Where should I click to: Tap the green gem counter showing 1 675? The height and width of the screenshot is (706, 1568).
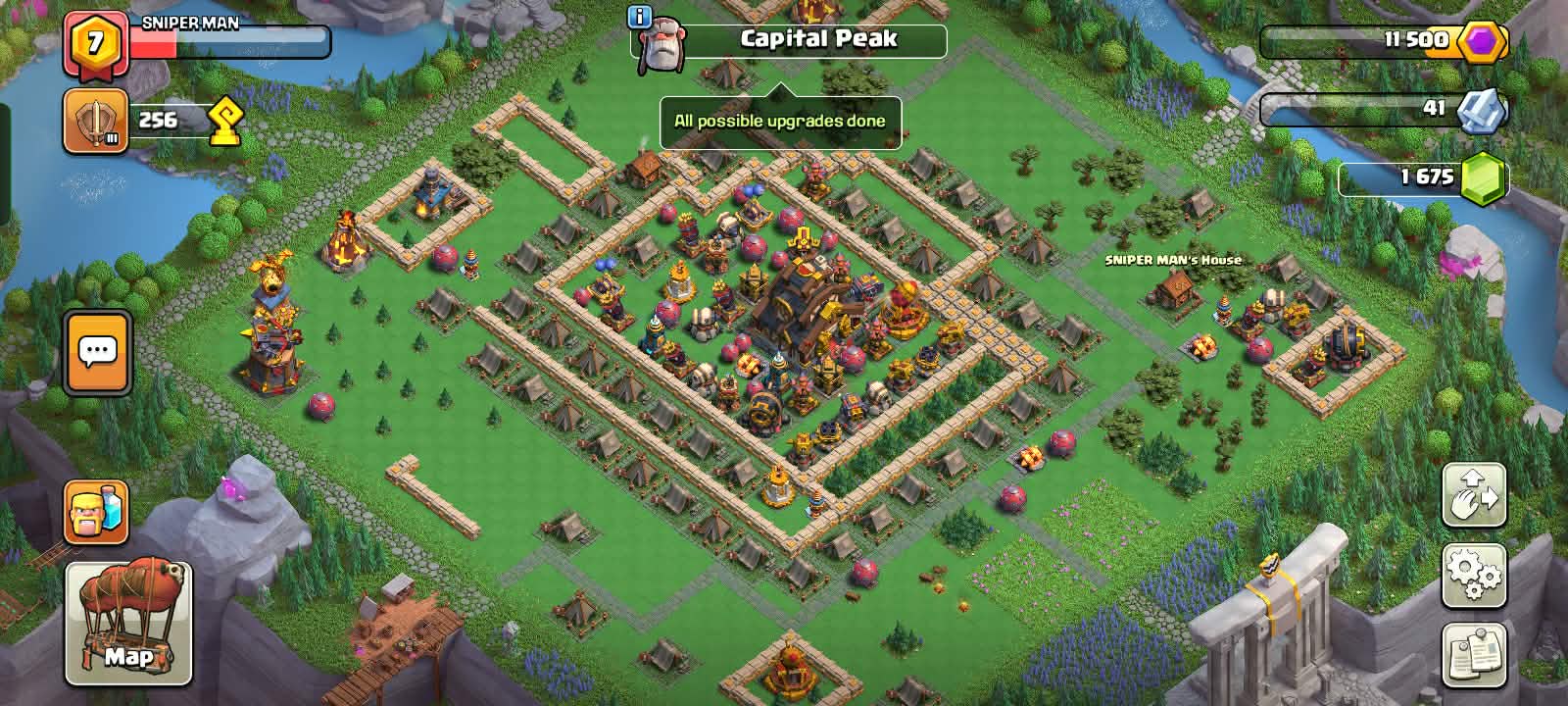coord(1427,177)
